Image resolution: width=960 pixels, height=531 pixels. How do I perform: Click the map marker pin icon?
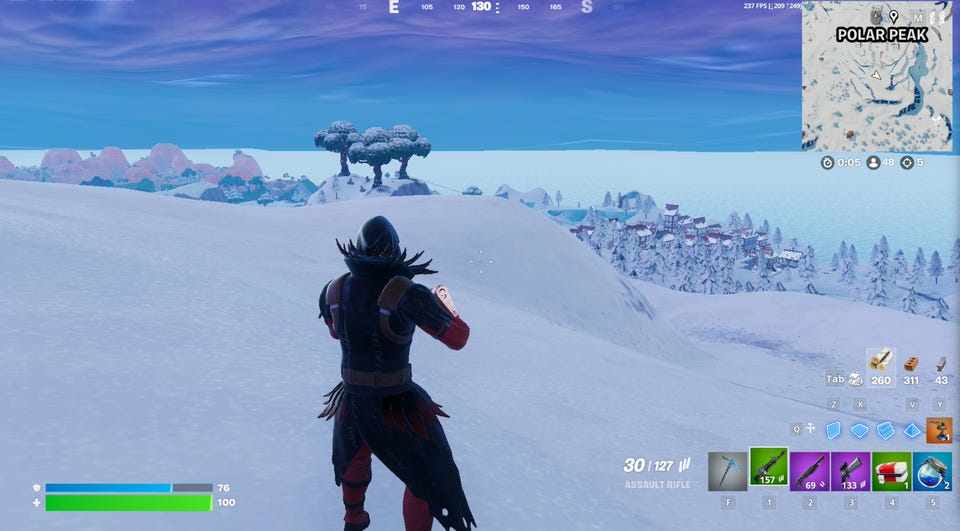click(893, 17)
